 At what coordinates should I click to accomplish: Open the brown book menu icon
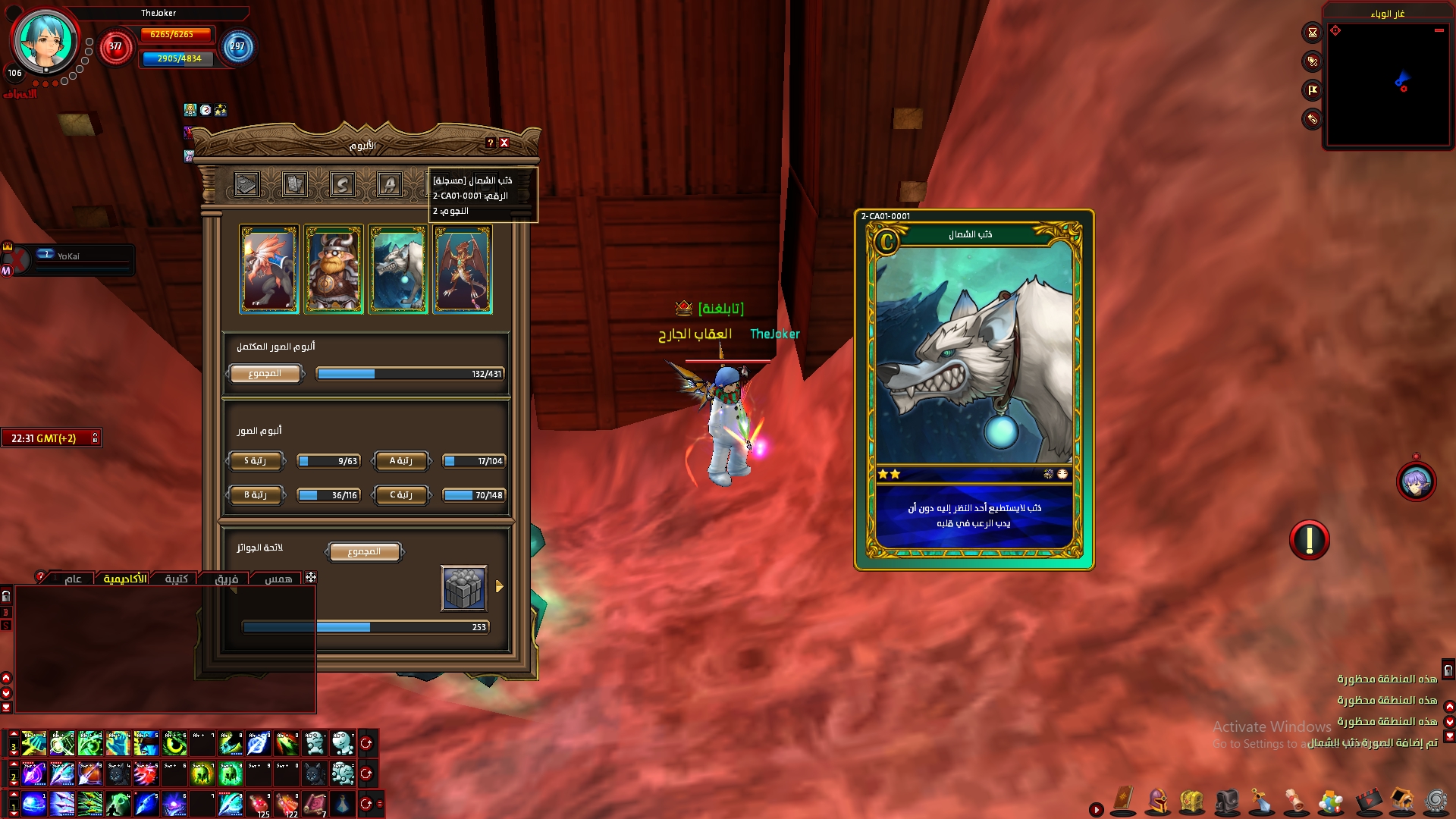point(1123,799)
